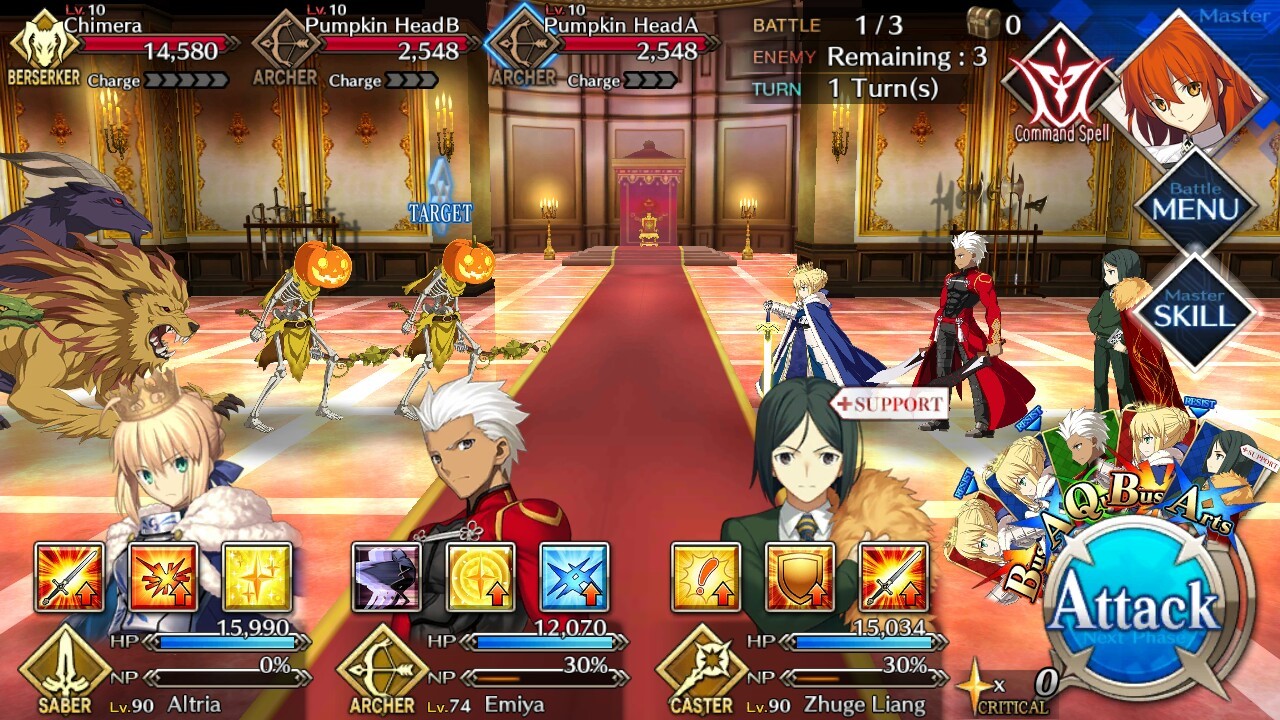Open the Battle Menu
Image resolution: width=1280 pixels, height=720 pixels.
click(x=1195, y=204)
